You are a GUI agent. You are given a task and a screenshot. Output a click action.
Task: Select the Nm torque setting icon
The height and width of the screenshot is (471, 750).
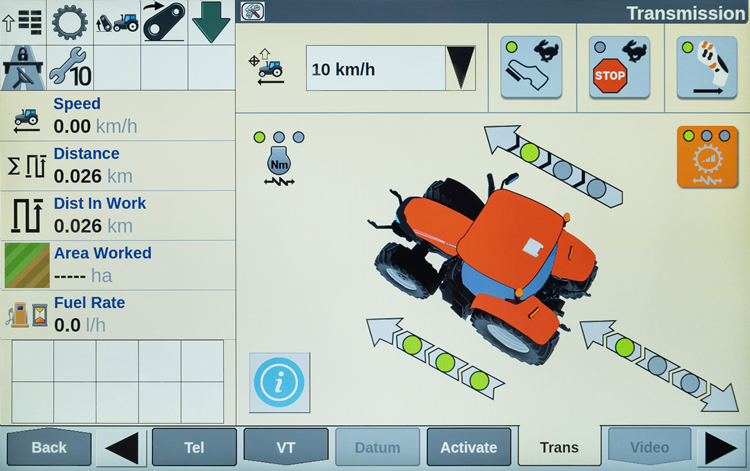tap(279, 160)
